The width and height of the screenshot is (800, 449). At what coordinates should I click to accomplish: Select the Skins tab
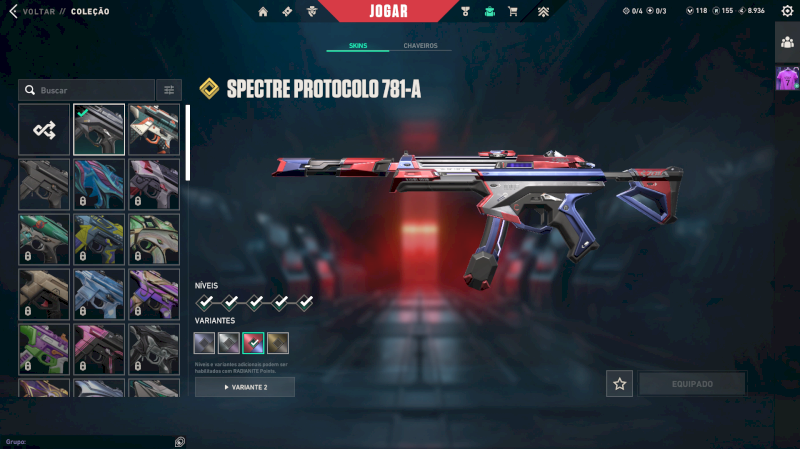[358, 47]
